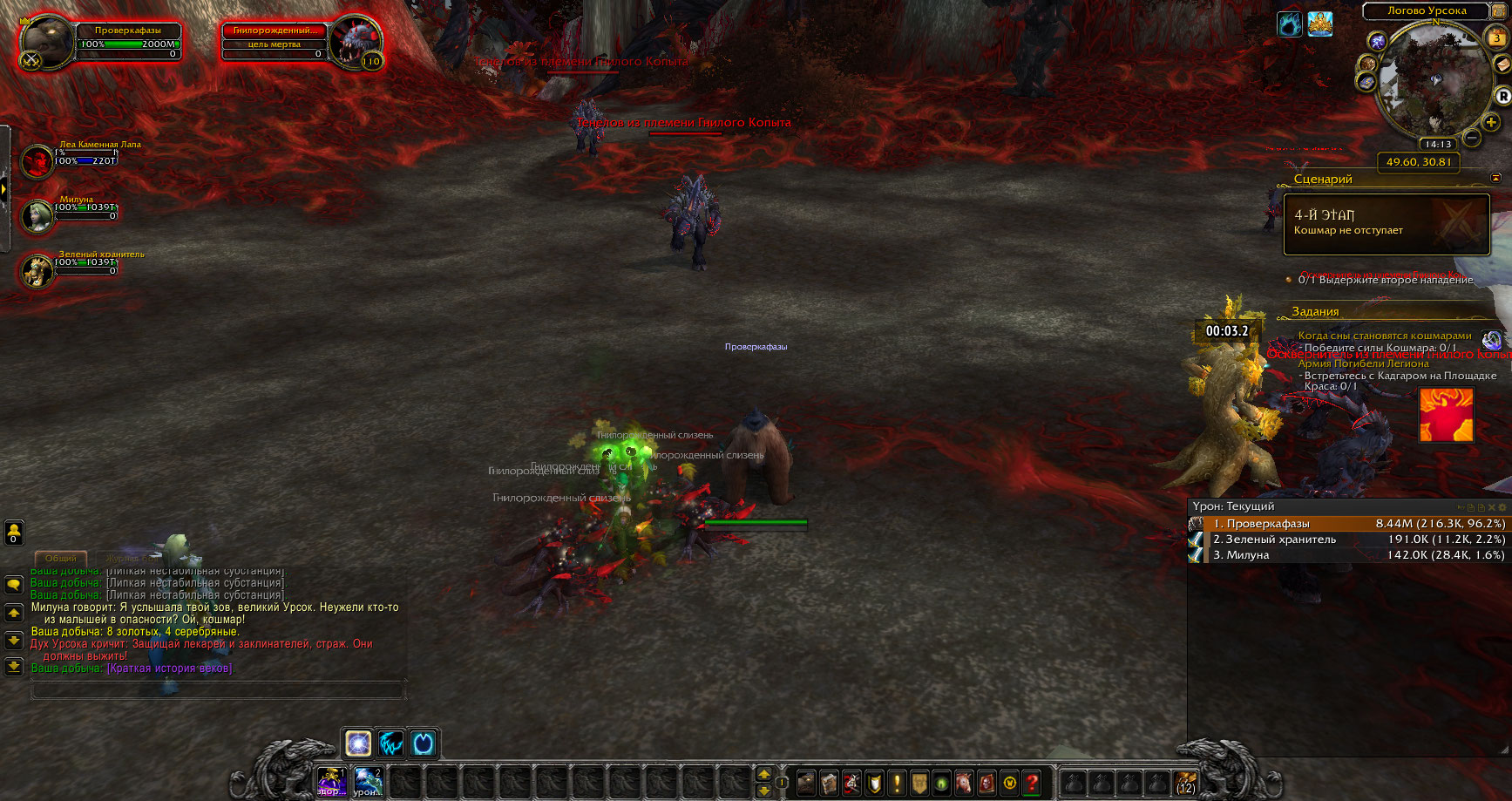Select party member Зеленый хранитель
The image size is (1512, 801).
(x=37, y=270)
